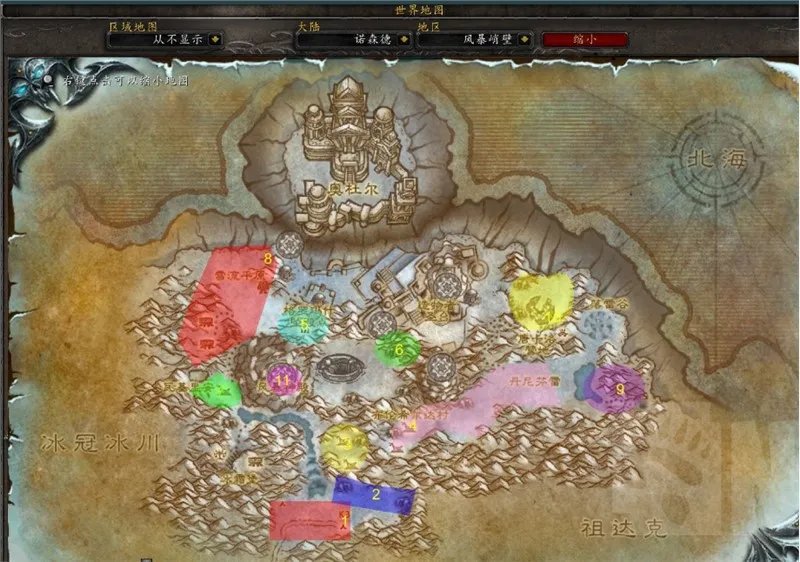This screenshot has height=562, width=800.
Task: Choose the green map area numbered 6
Action: point(397,349)
